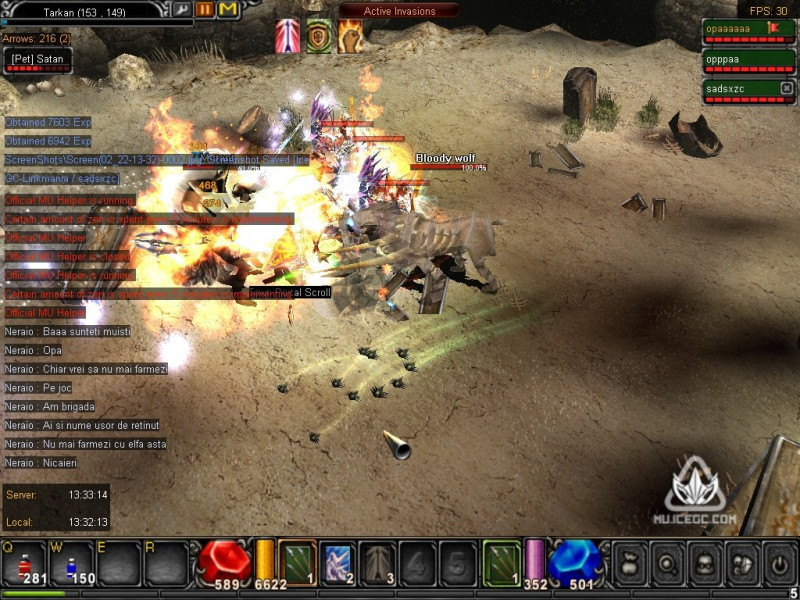The image size is (800, 600).
Task: Pause the MU Helper
Action: (205, 9)
